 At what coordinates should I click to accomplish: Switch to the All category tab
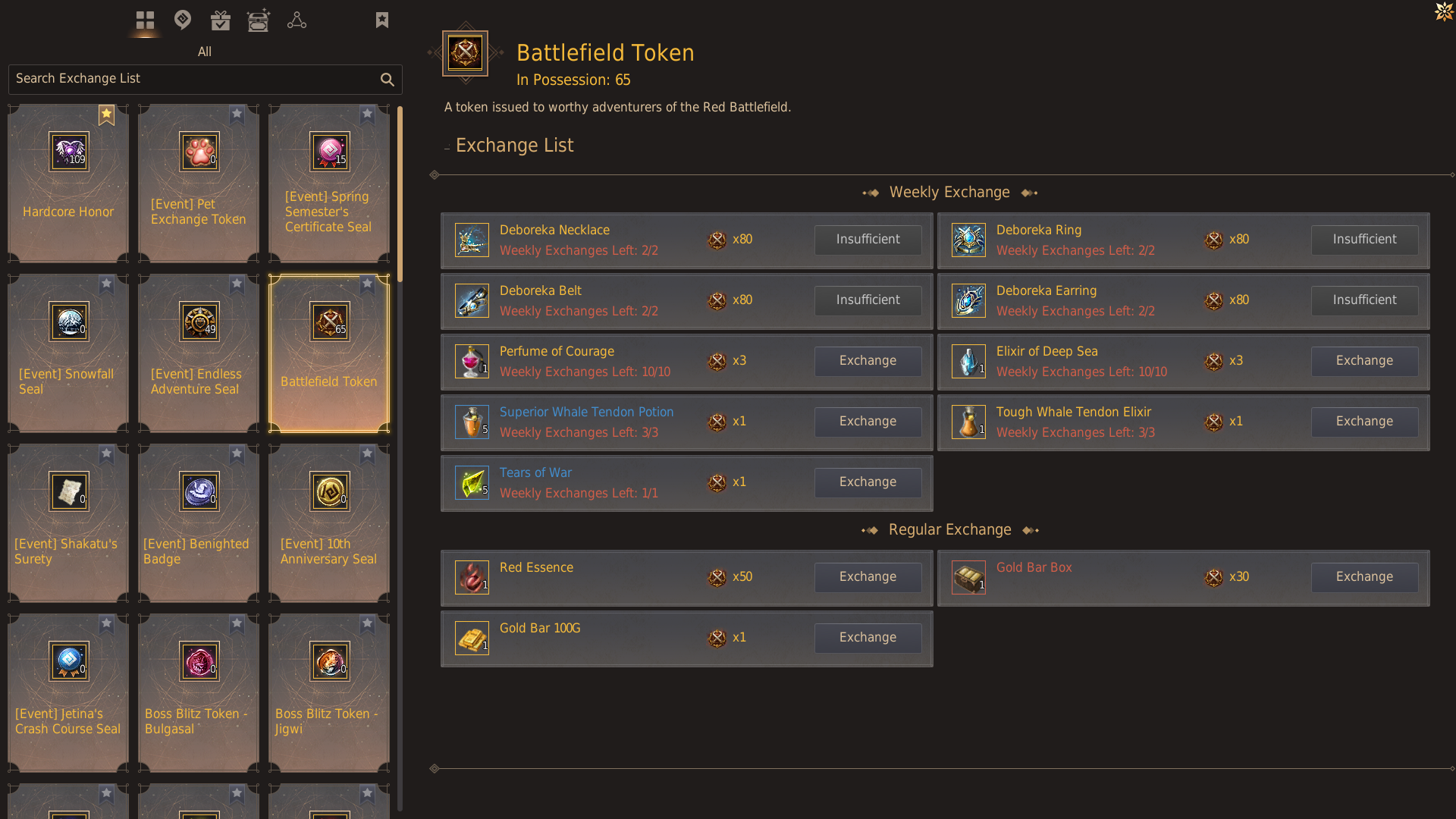pos(205,52)
